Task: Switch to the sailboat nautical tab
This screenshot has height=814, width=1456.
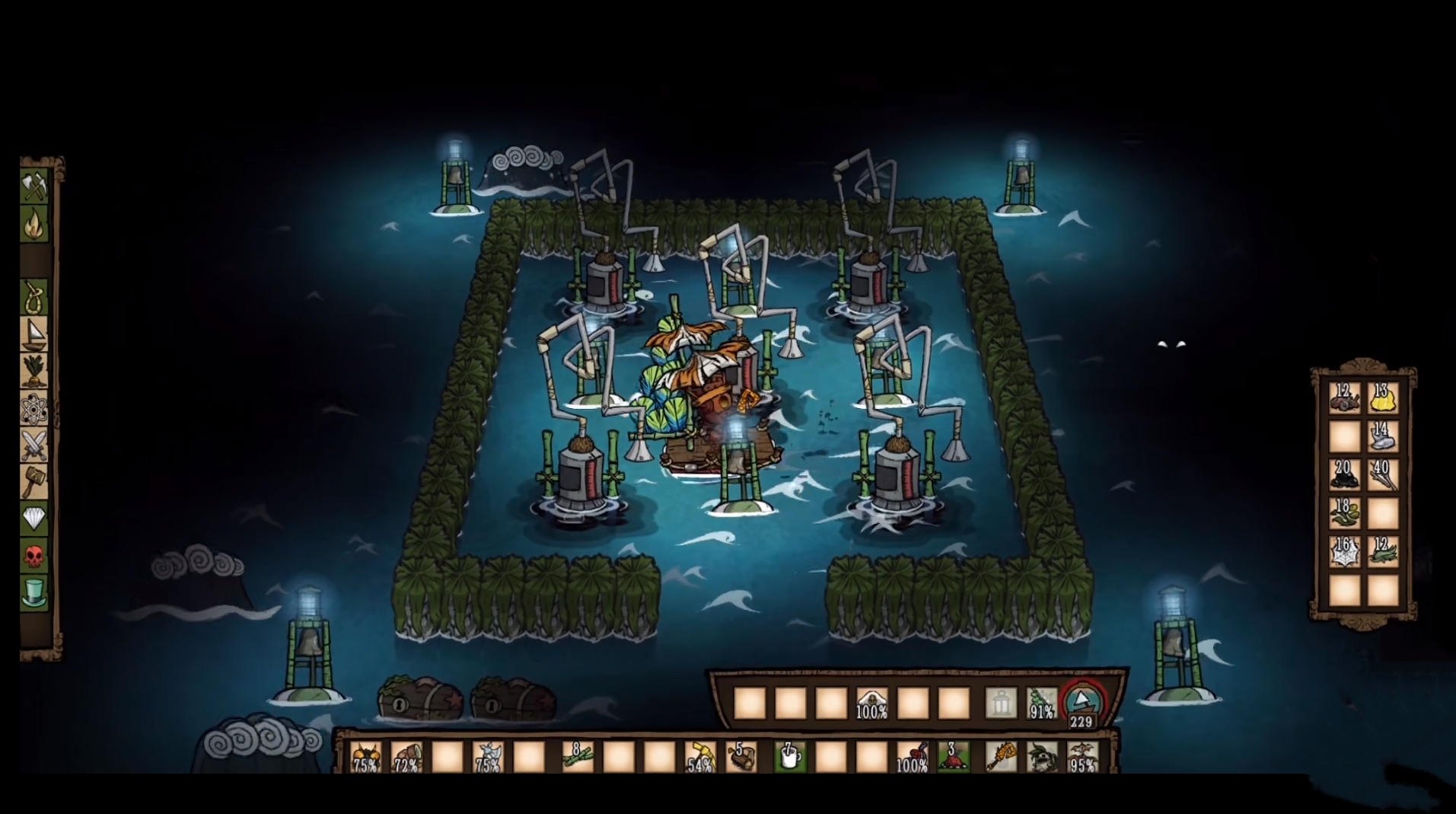Action: coord(34,334)
